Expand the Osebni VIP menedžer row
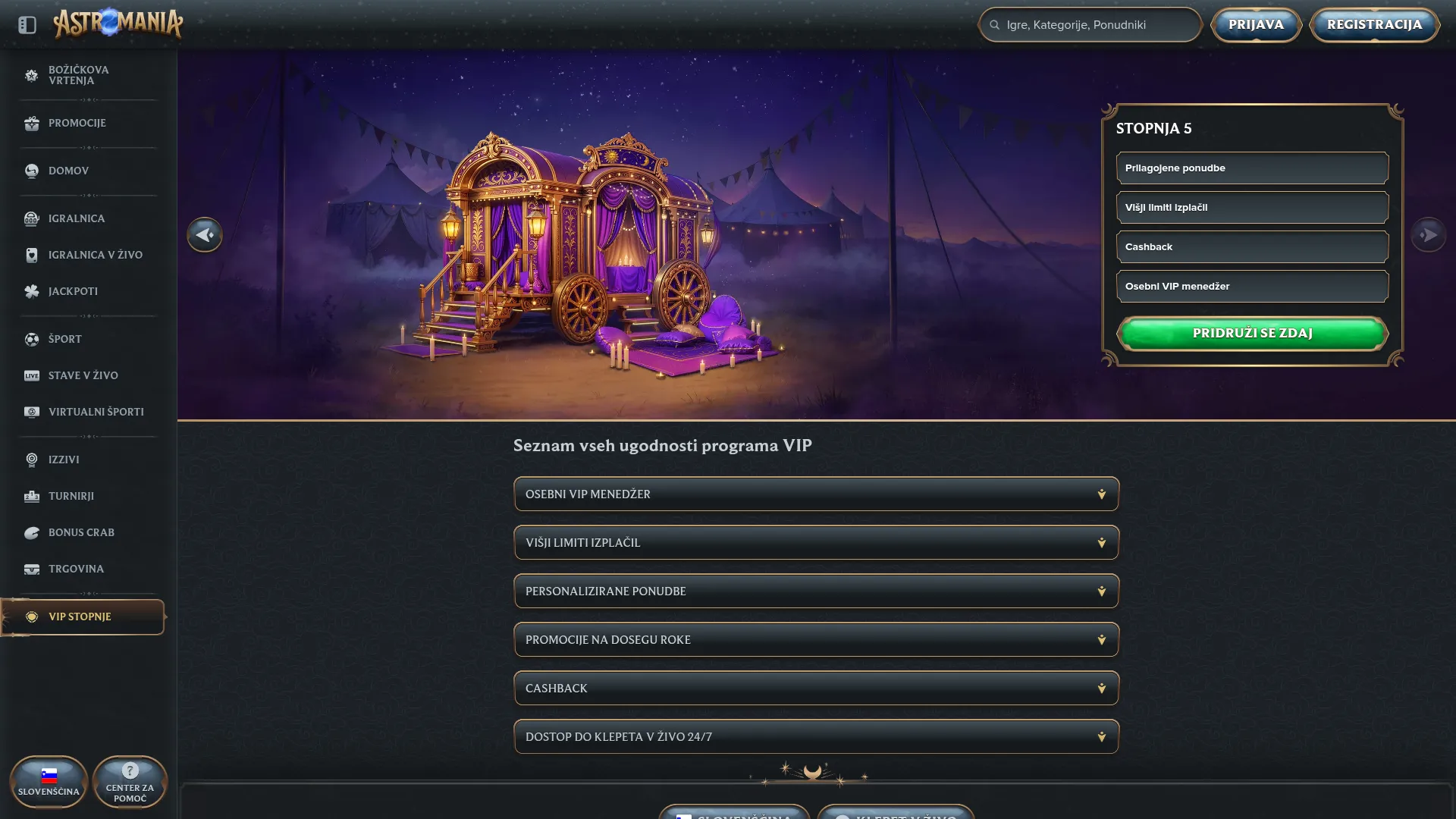 pyautogui.click(x=816, y=494)
